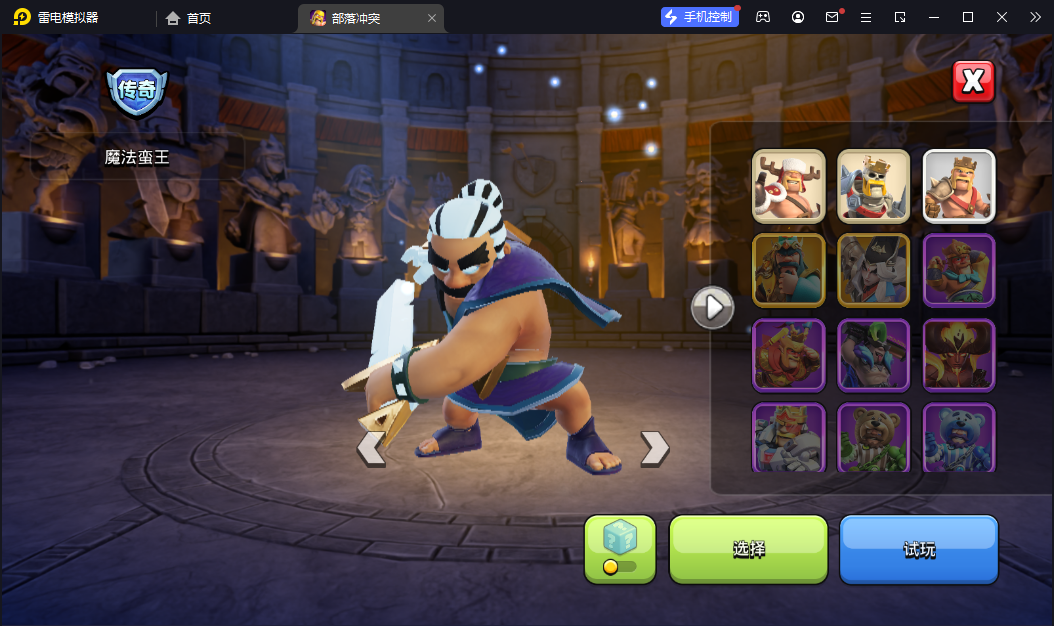Tap the blue 试玩 trial button
The image size is (1054, 626).
[x=919, y=549]
